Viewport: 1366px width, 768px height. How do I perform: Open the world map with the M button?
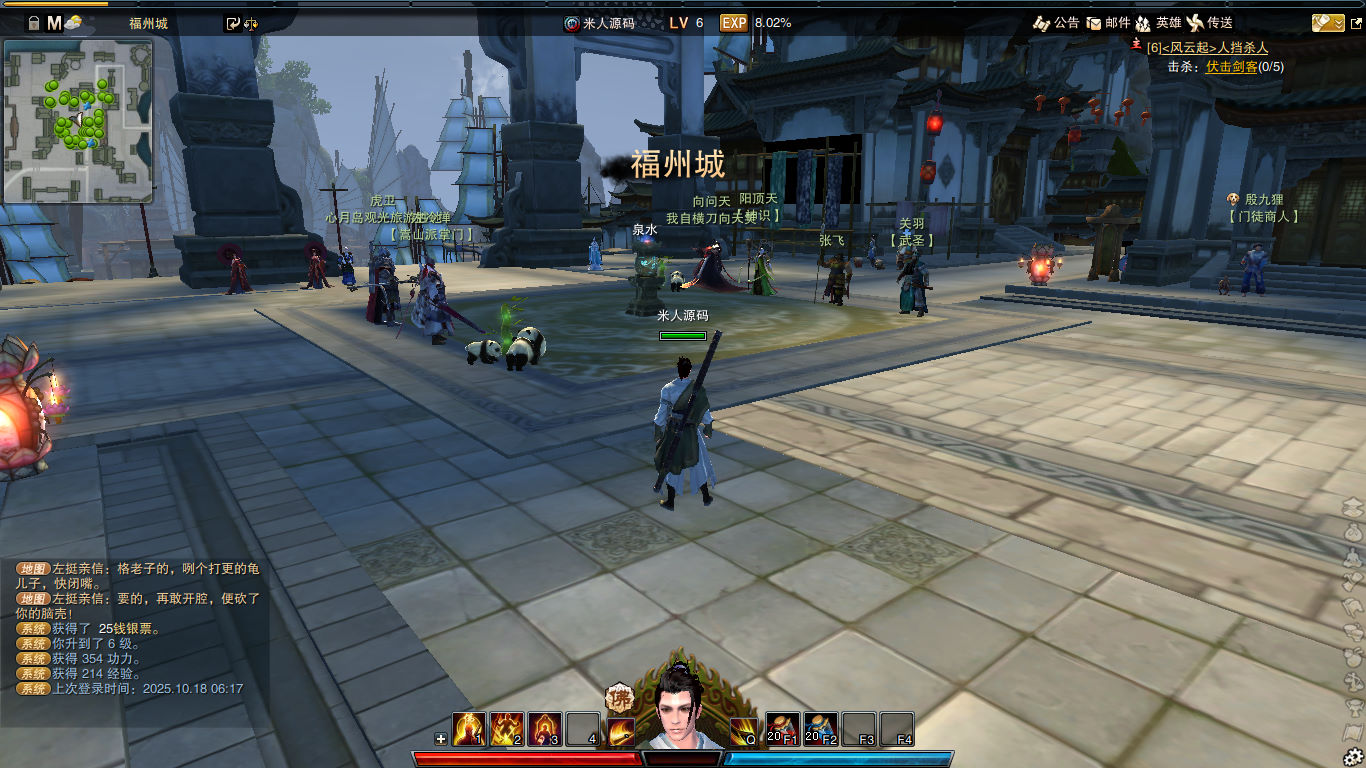coord(54,22)
